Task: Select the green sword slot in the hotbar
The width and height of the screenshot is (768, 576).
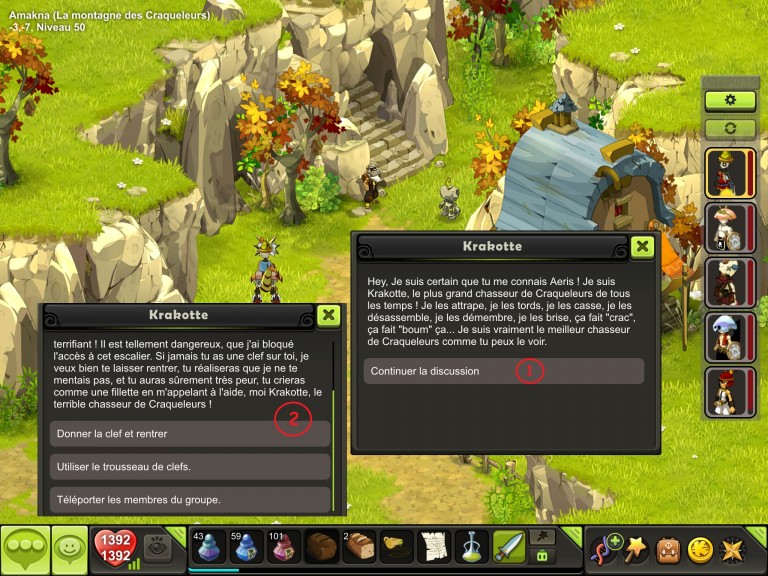Action: 508,547
